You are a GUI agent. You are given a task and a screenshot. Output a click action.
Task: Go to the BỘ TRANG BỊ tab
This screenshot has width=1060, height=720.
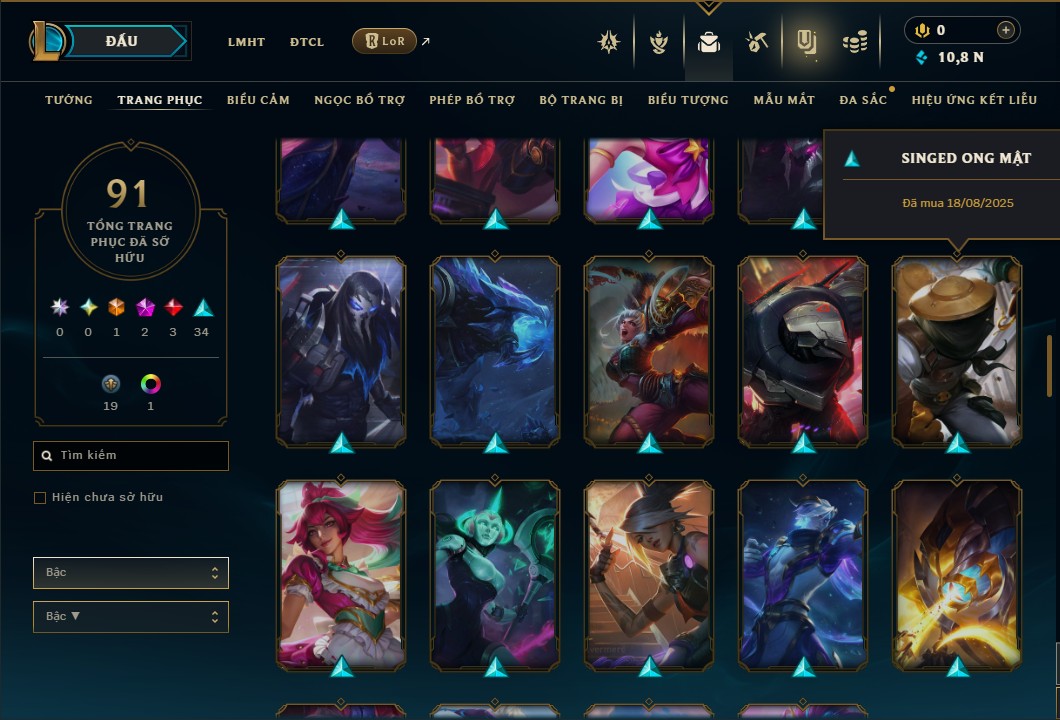point(581,100)
